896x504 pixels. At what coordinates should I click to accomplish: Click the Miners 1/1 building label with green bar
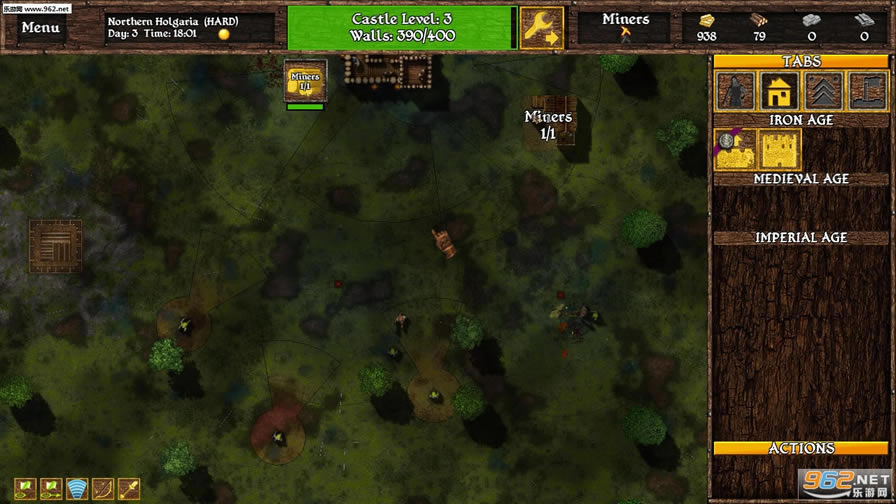coord(305,82)
